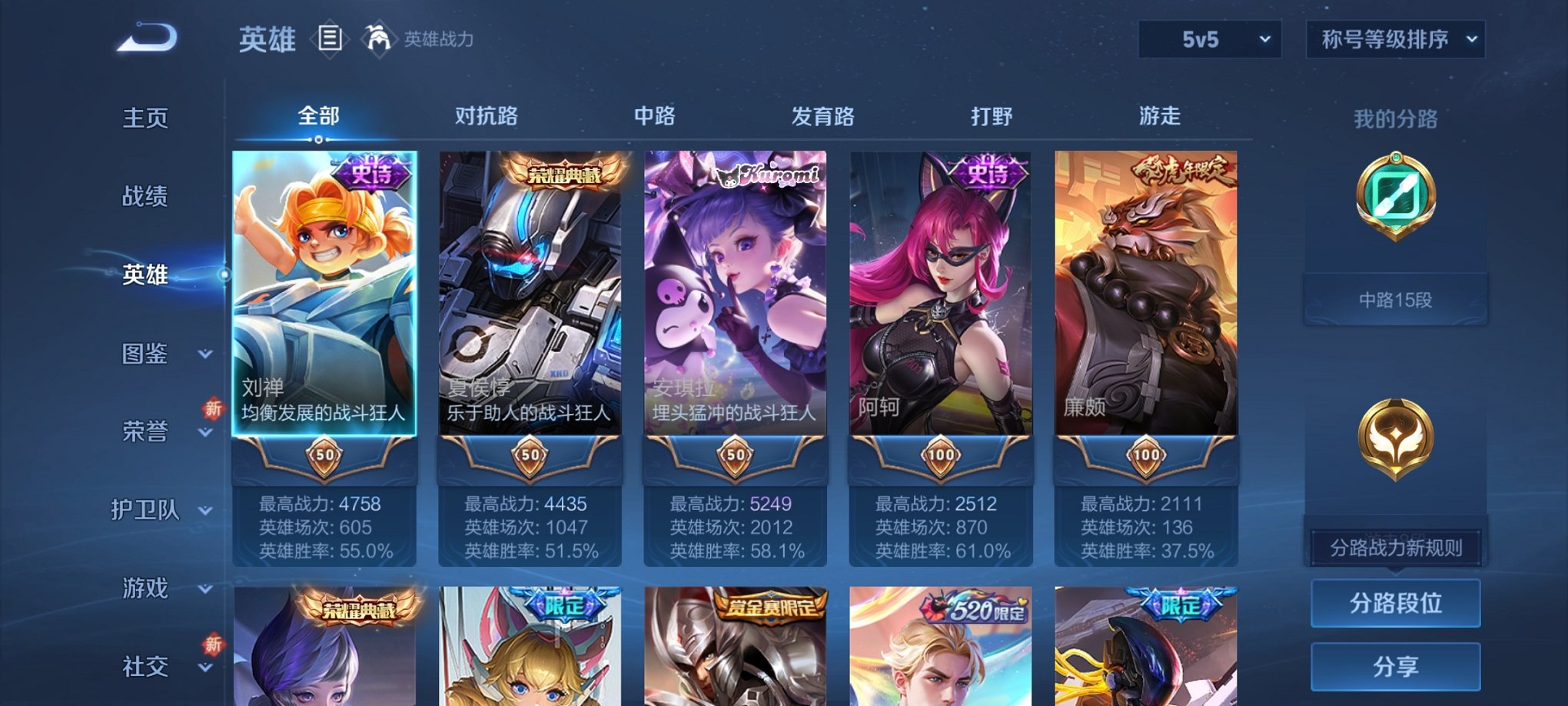The image size is (1568, 706).
Task: Open 社交 with the 新 badge
Action: pos(146,665)
